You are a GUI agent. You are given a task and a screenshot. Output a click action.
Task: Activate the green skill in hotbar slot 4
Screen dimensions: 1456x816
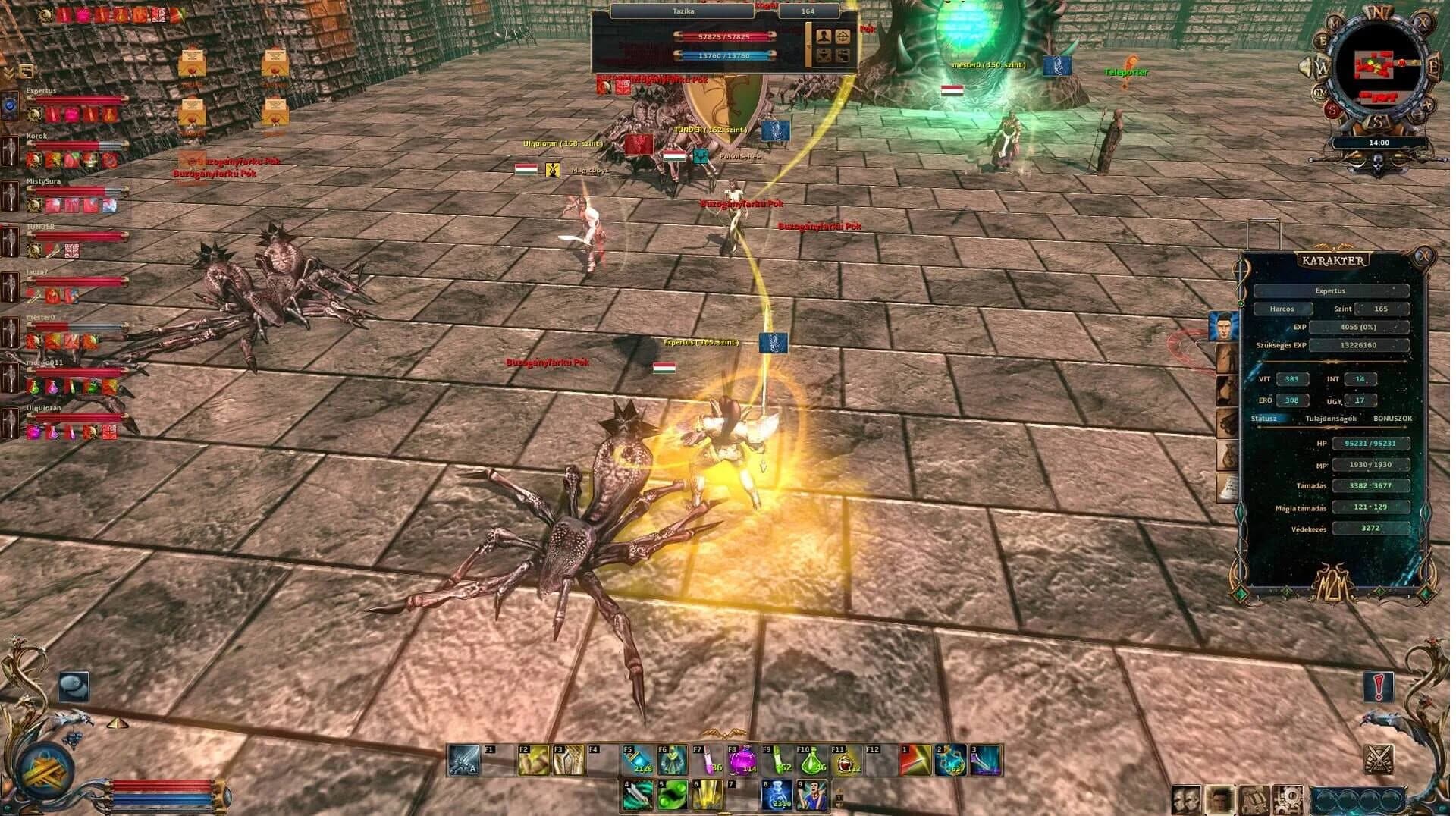[x=637, y=795]
